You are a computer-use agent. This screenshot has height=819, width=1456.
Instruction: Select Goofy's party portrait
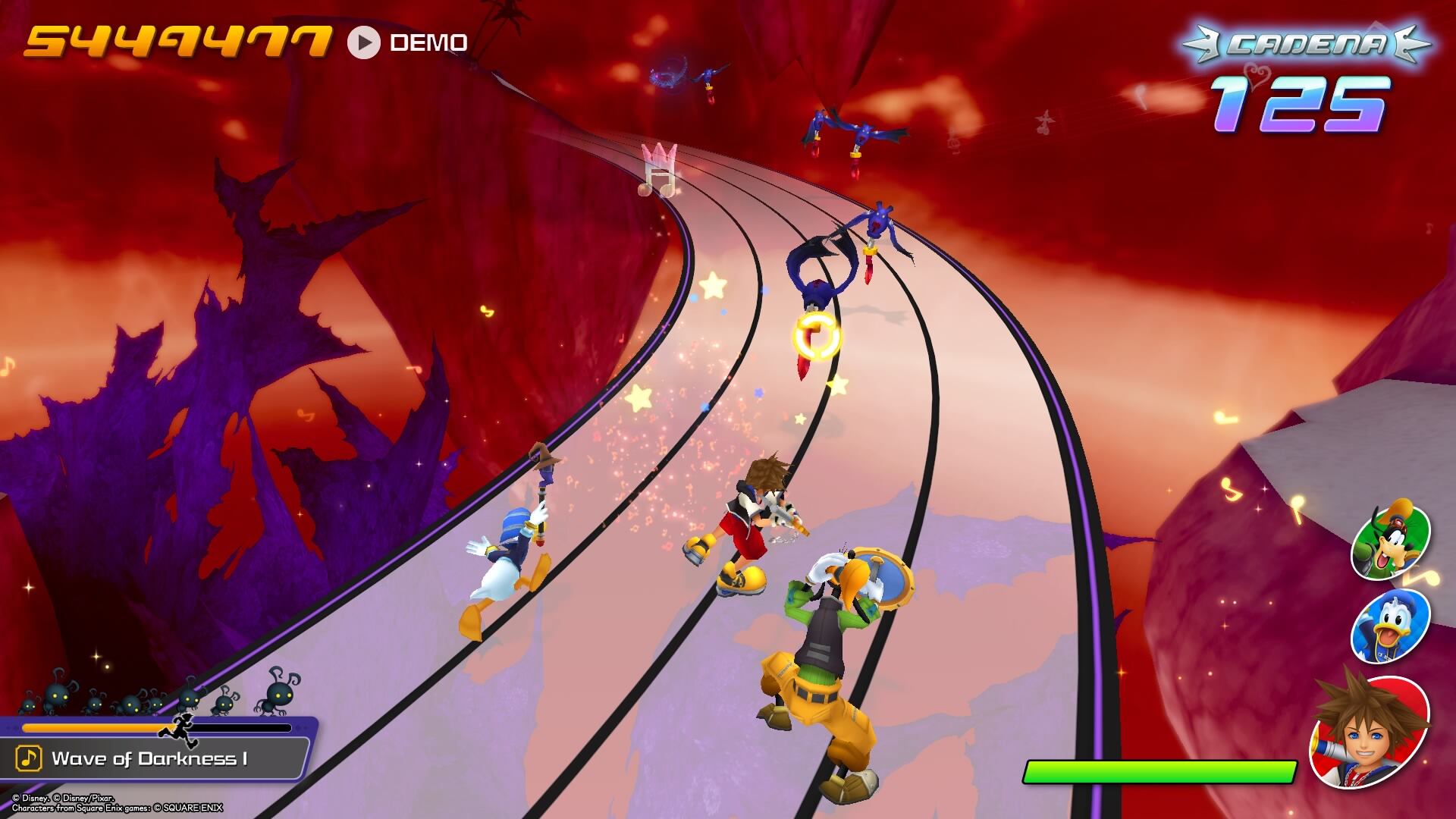coord(1391,541)
